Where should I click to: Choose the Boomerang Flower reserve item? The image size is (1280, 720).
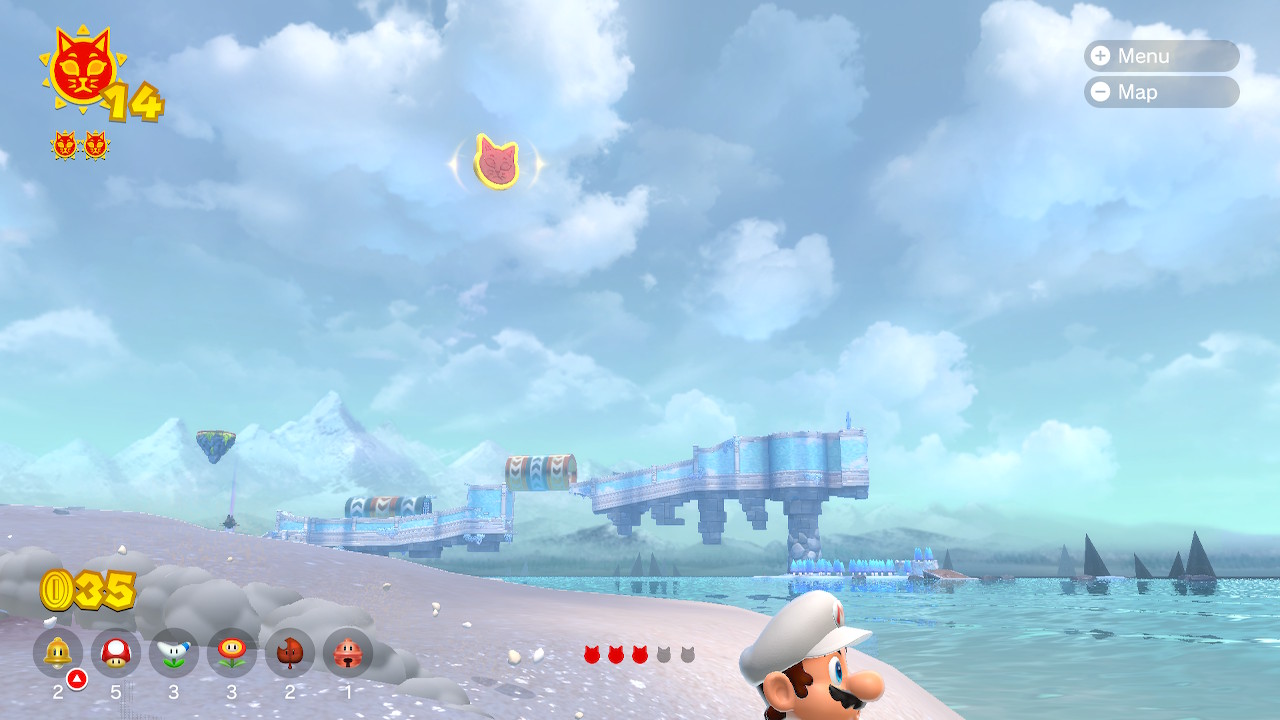pyautogui.click(x=174, y=653)
